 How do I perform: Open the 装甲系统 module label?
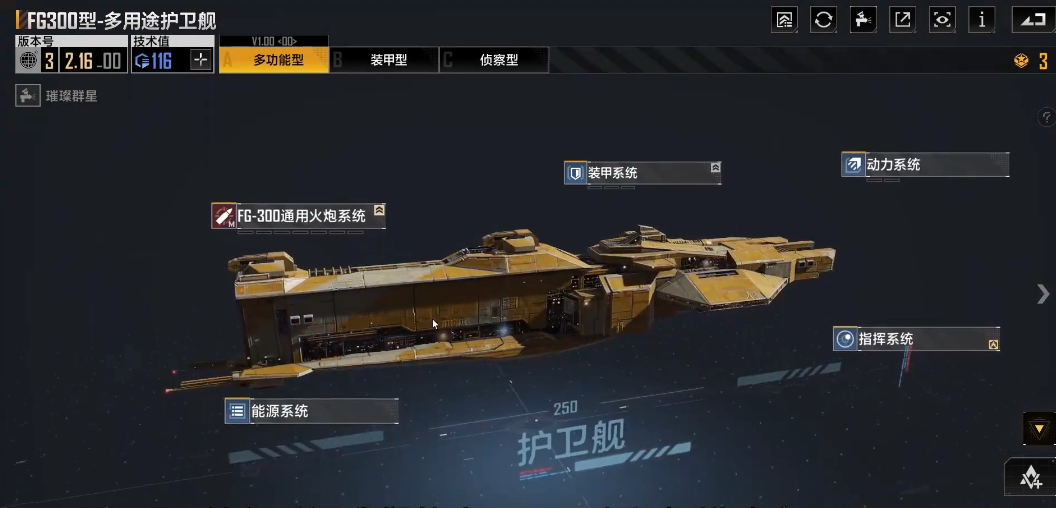coord(642,173)
